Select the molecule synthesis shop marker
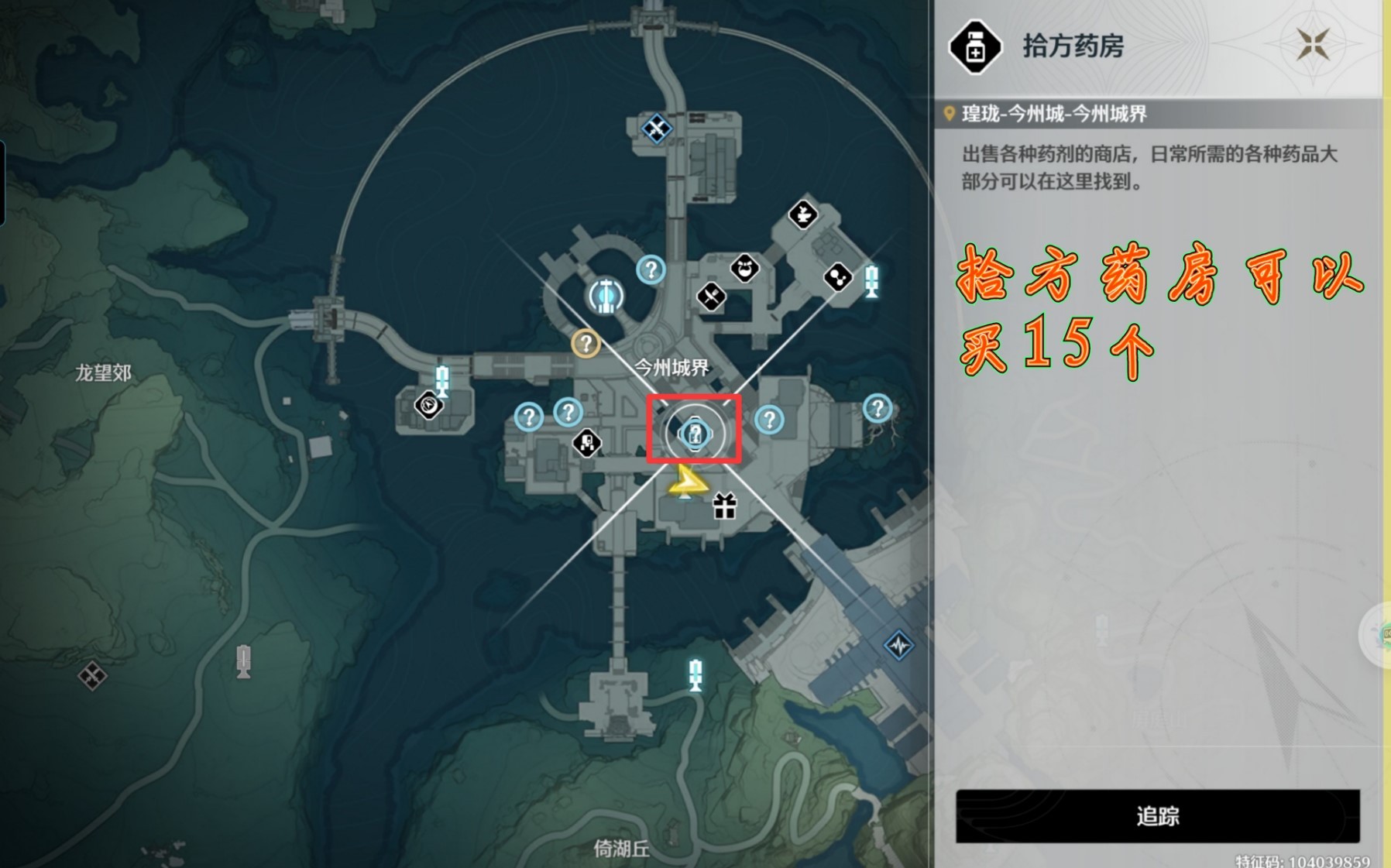1391x868 pixels. (837, 278)
